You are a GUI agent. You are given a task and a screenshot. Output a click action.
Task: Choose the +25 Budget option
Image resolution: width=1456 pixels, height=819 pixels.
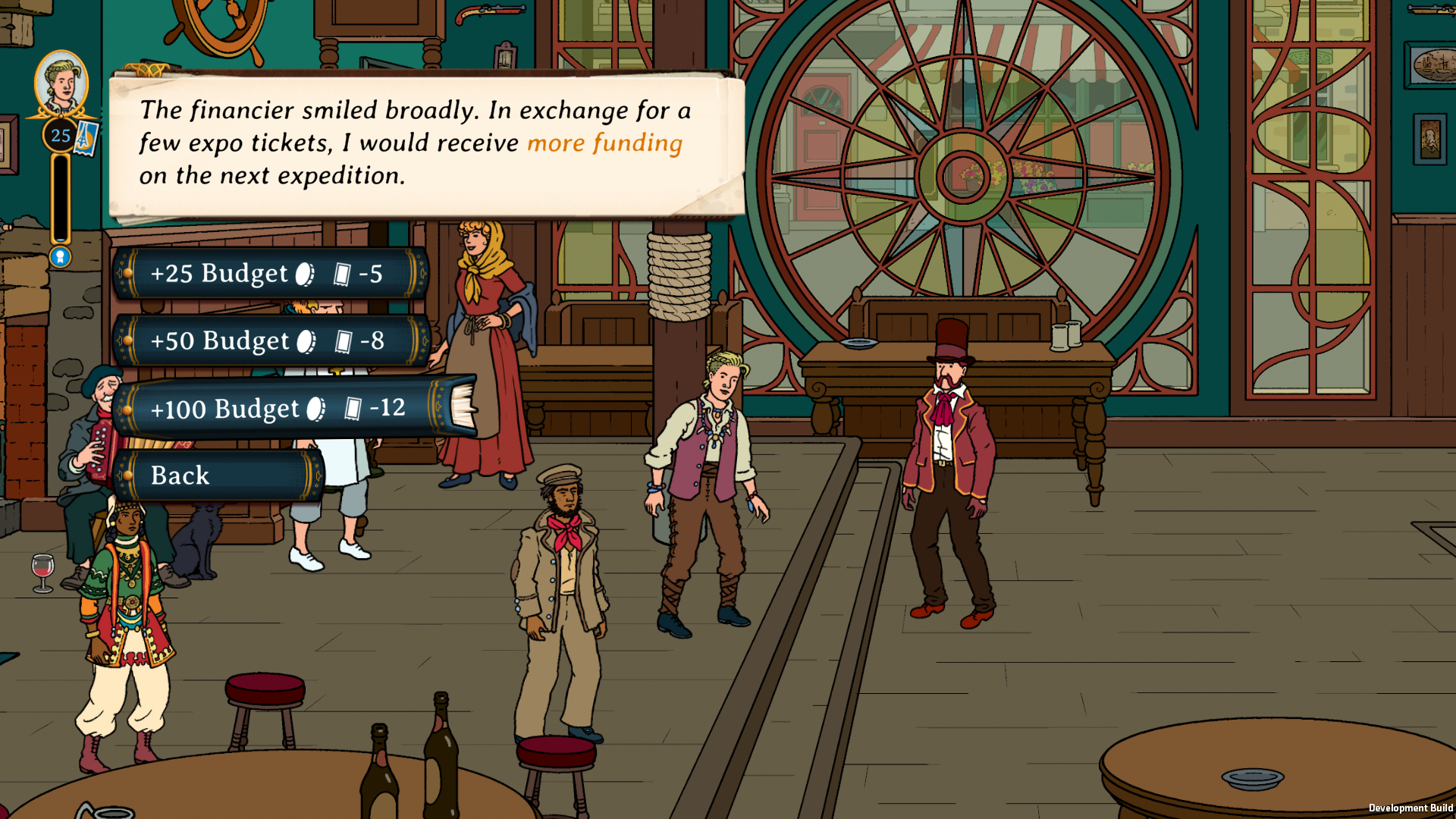click(x=269, y=273)
